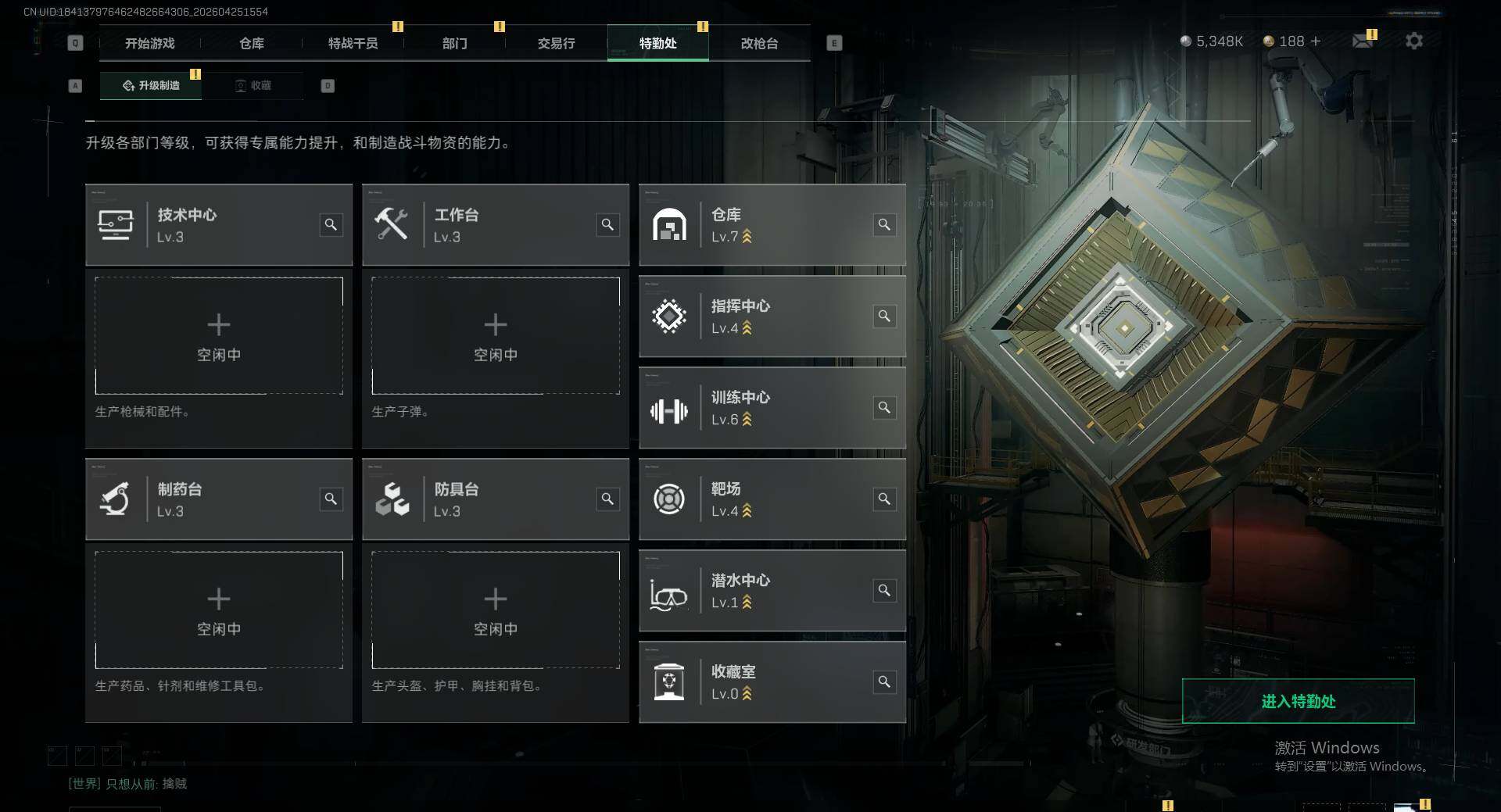This screenshot has width=1501, height=812.
Task: Open the 交易行 tab
Action: point(556,44)
